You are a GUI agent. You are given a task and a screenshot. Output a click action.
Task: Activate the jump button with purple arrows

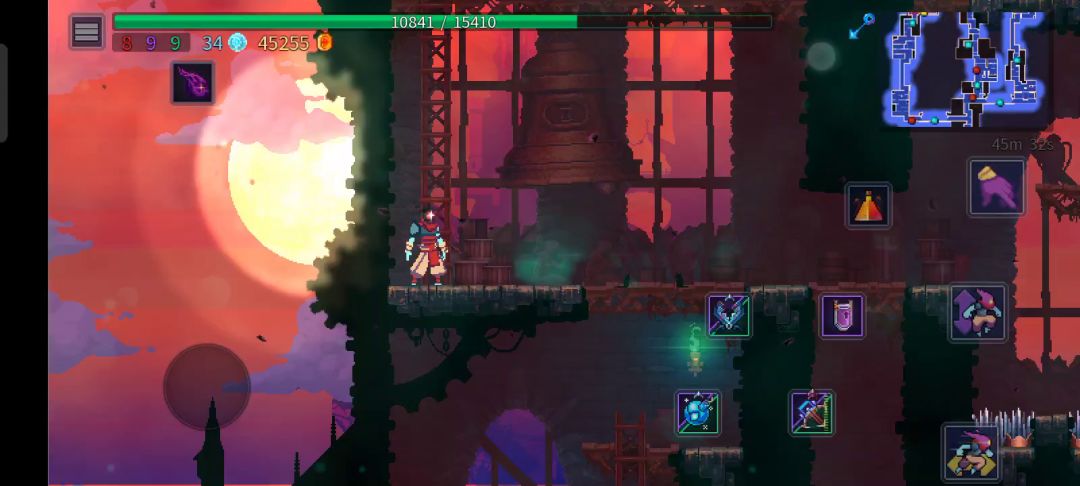pyautogui.click(x=977, y=312)
